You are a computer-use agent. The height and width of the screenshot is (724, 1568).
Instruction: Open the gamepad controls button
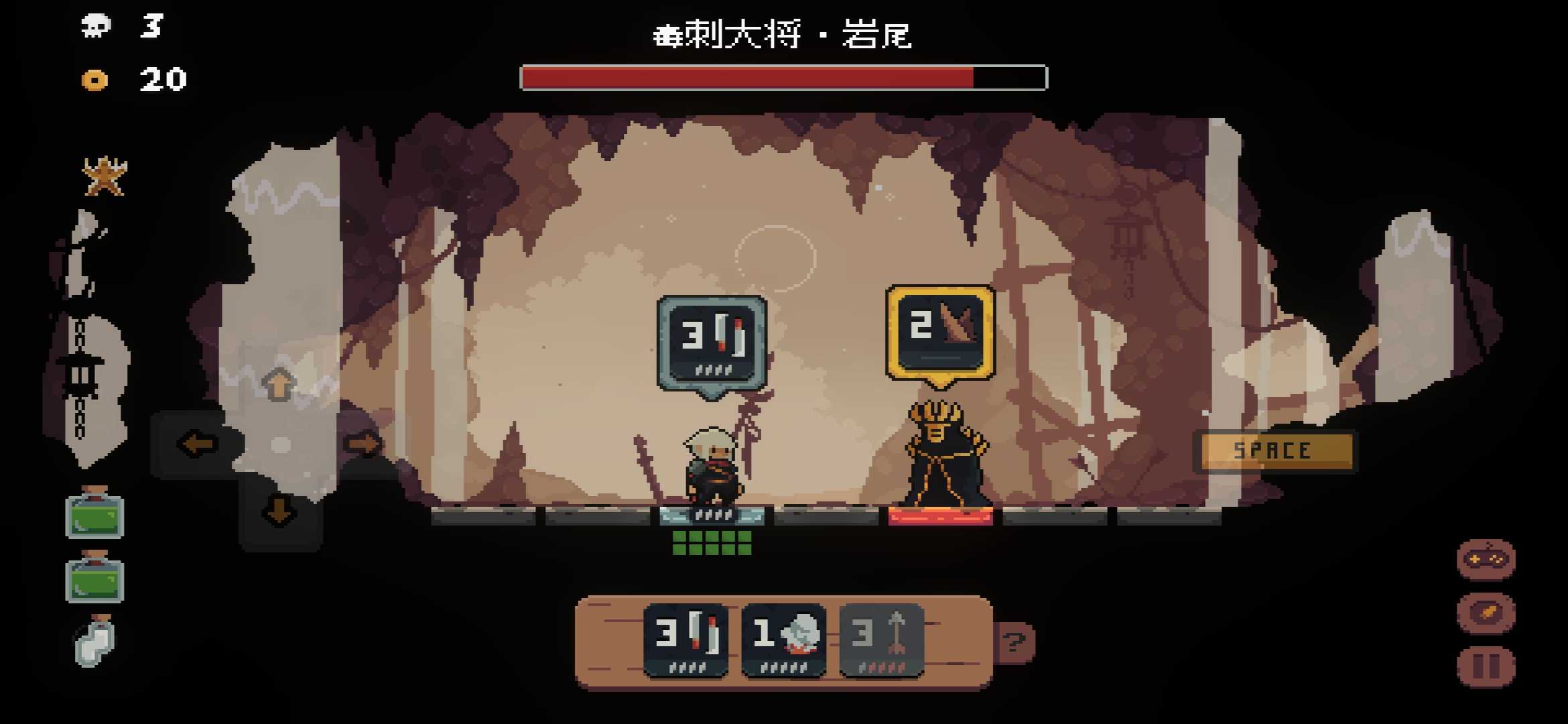pyautogui.click(x=1486, y=559)
